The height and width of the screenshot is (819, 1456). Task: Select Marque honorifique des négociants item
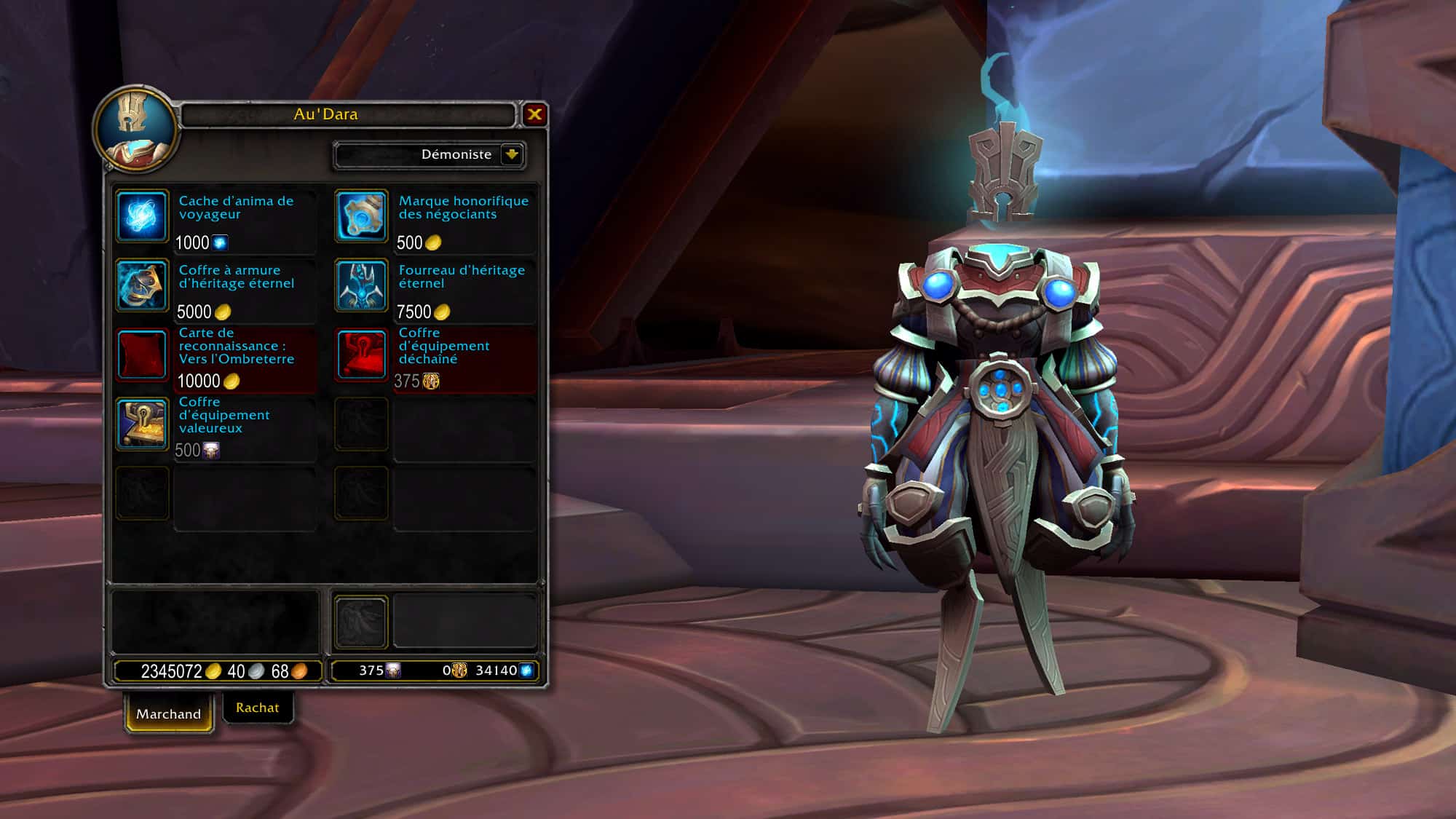pyautogui.click(x=361, y=216)
